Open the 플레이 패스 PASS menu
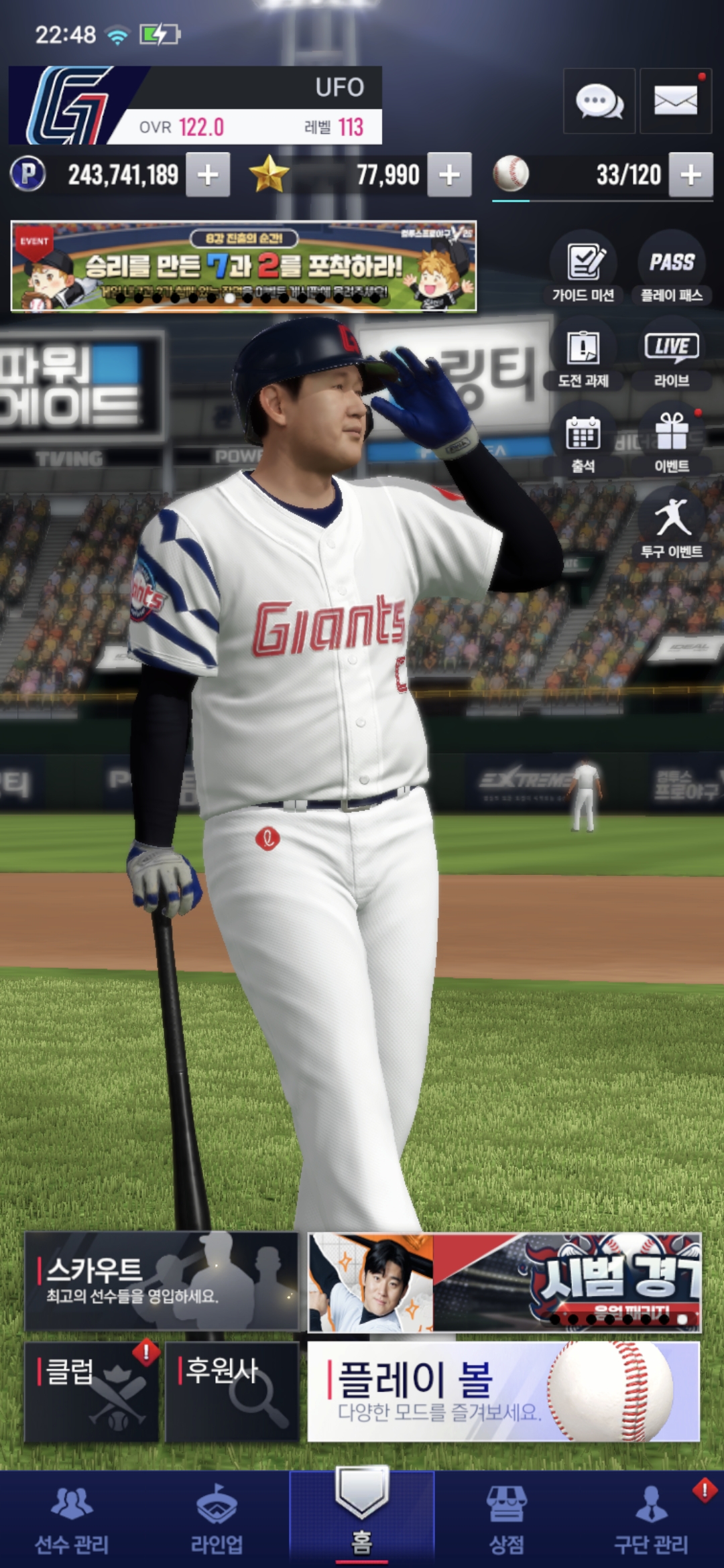 (x=672, y=268)
